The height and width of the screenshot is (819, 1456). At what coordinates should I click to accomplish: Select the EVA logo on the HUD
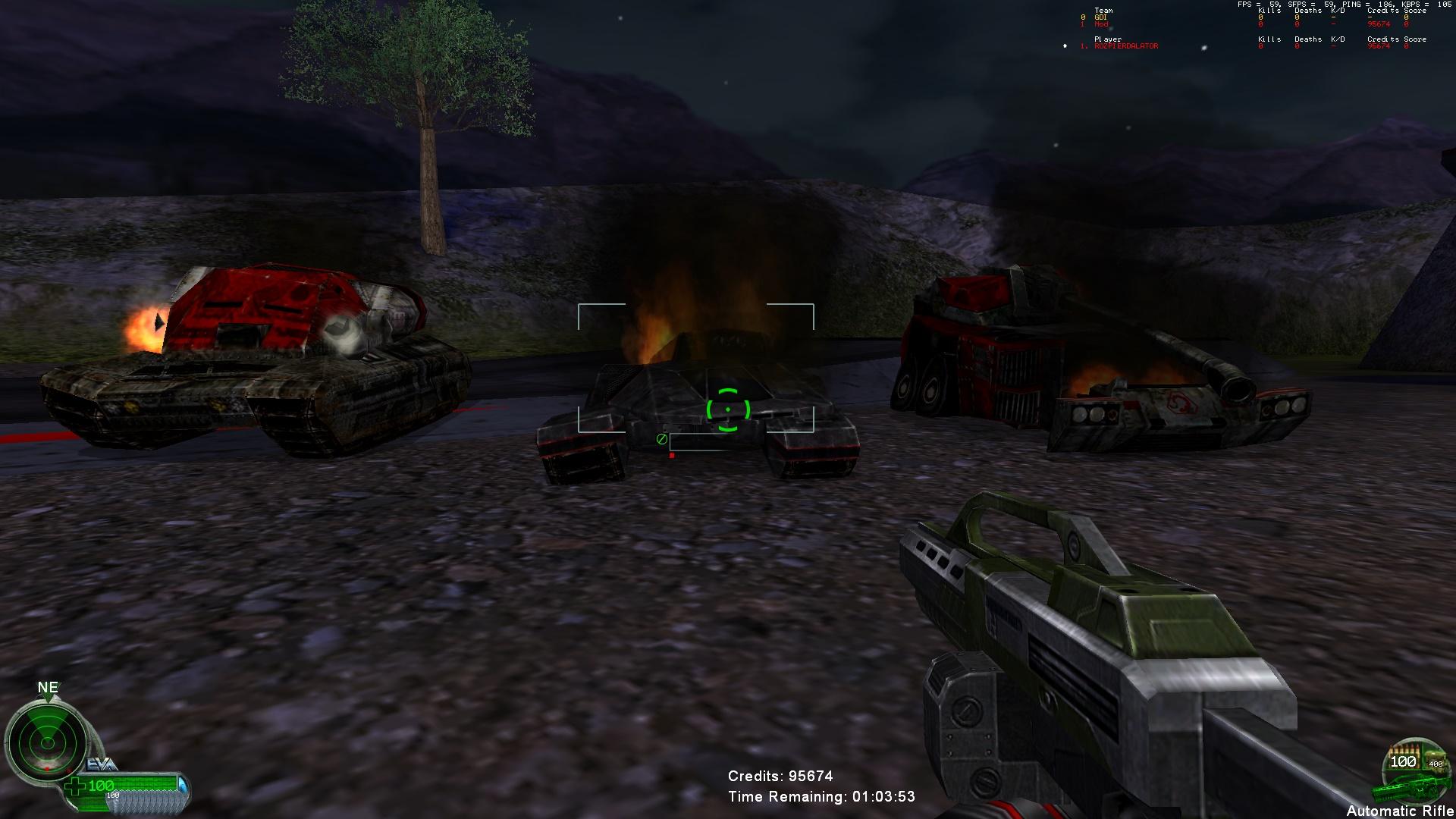tap(102, 764)
